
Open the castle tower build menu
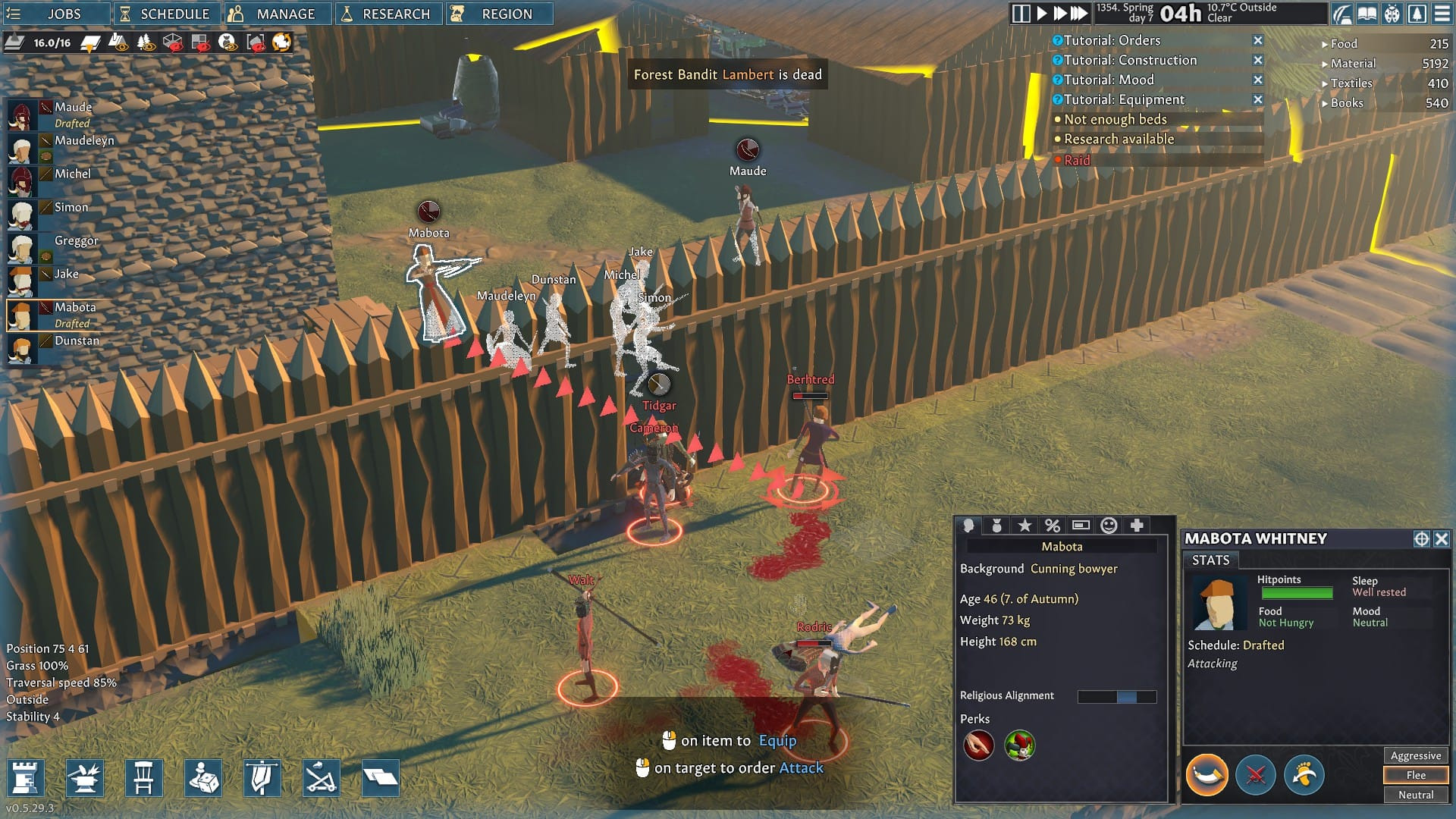[26, 778]
